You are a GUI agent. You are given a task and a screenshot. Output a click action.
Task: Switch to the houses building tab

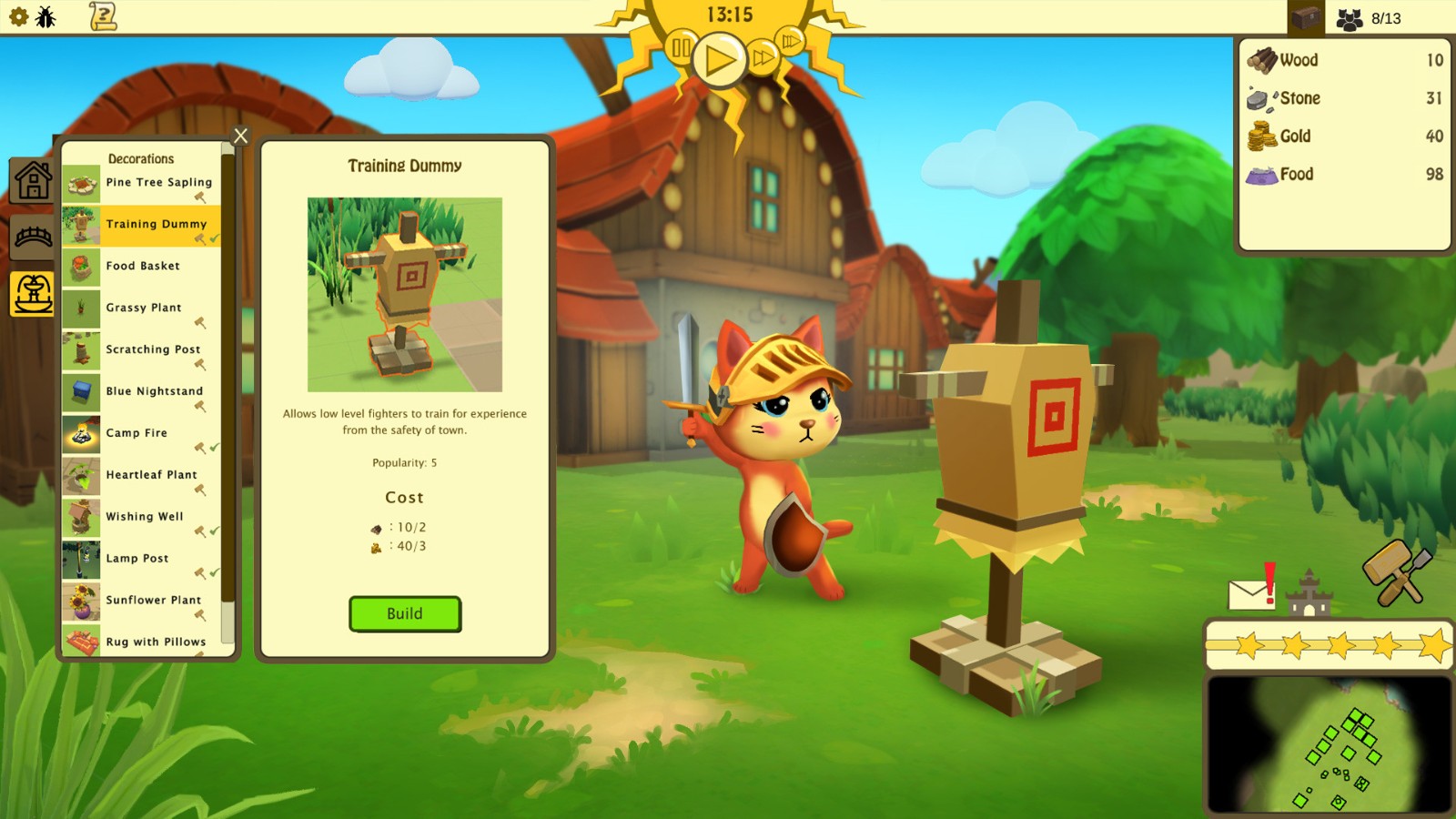click(31, 181)
